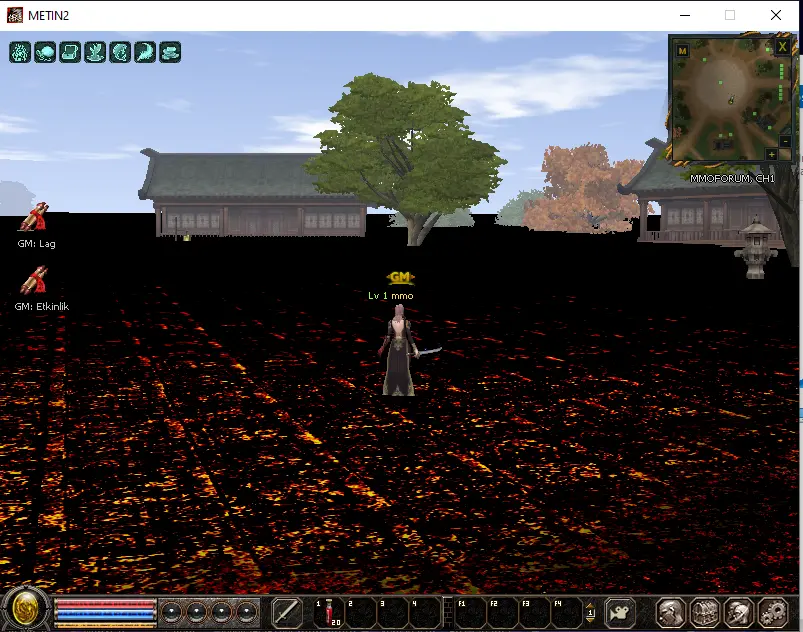Select the crescent feather buff icon
Screen dimensions: 803x632
point(145,52)
